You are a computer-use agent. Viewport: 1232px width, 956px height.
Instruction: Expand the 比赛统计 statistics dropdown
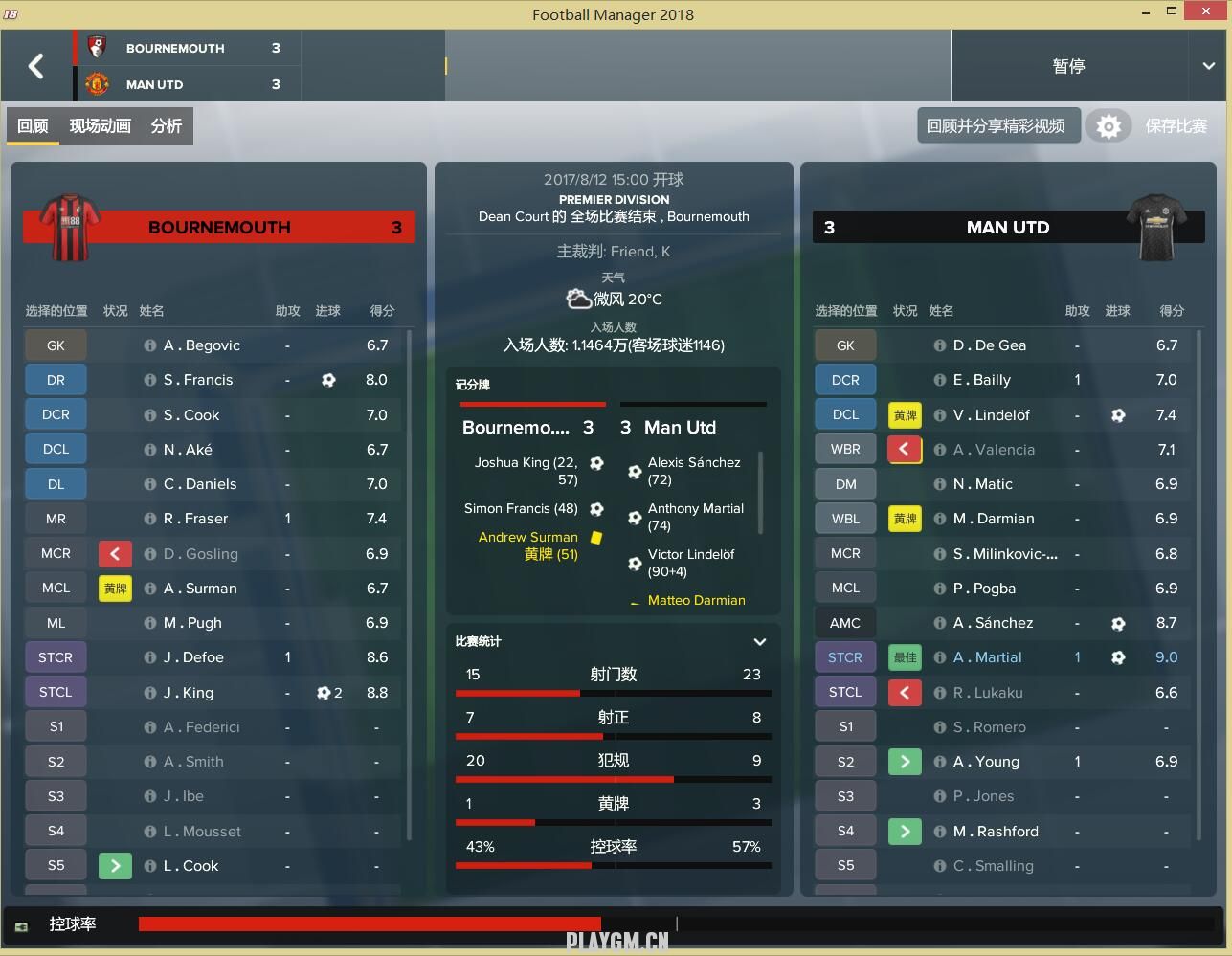(760, 642)
